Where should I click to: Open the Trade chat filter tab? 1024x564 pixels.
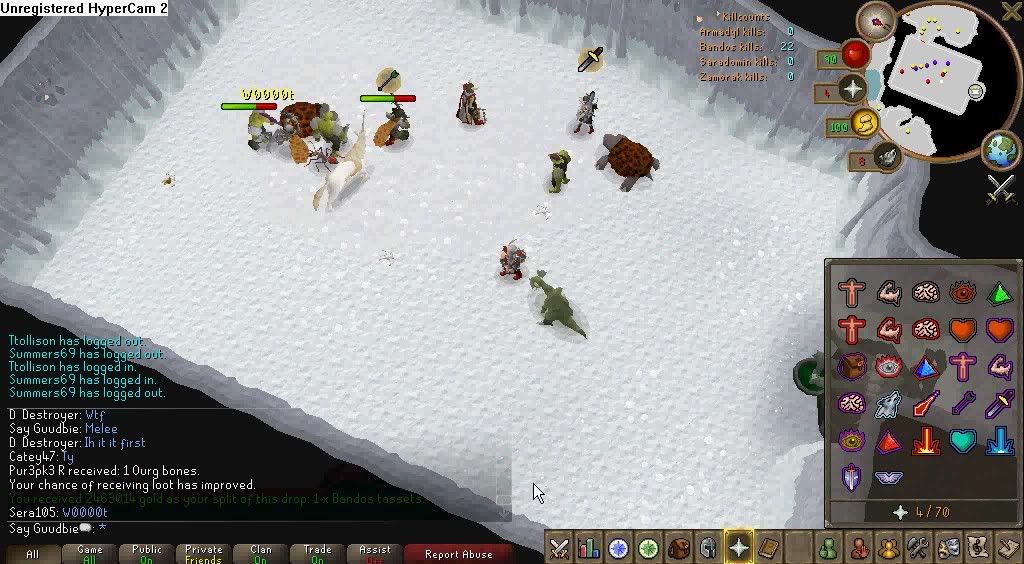318,553
